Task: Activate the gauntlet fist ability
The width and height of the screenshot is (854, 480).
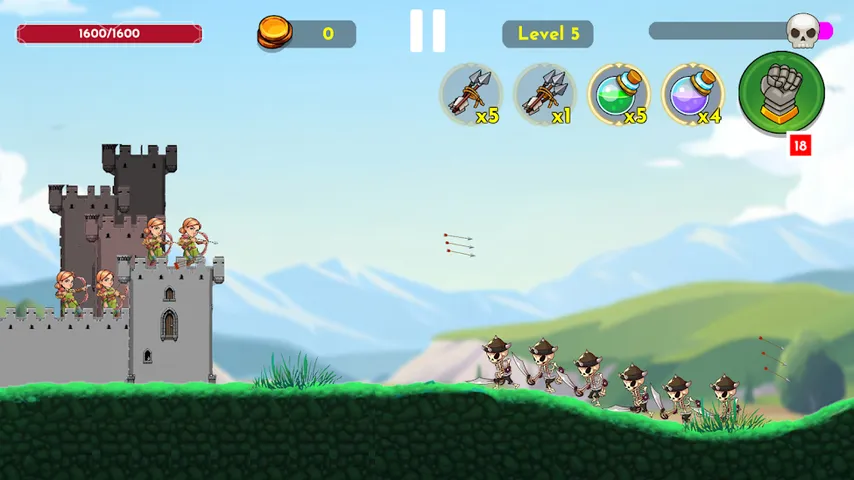Action: [781, 91]
